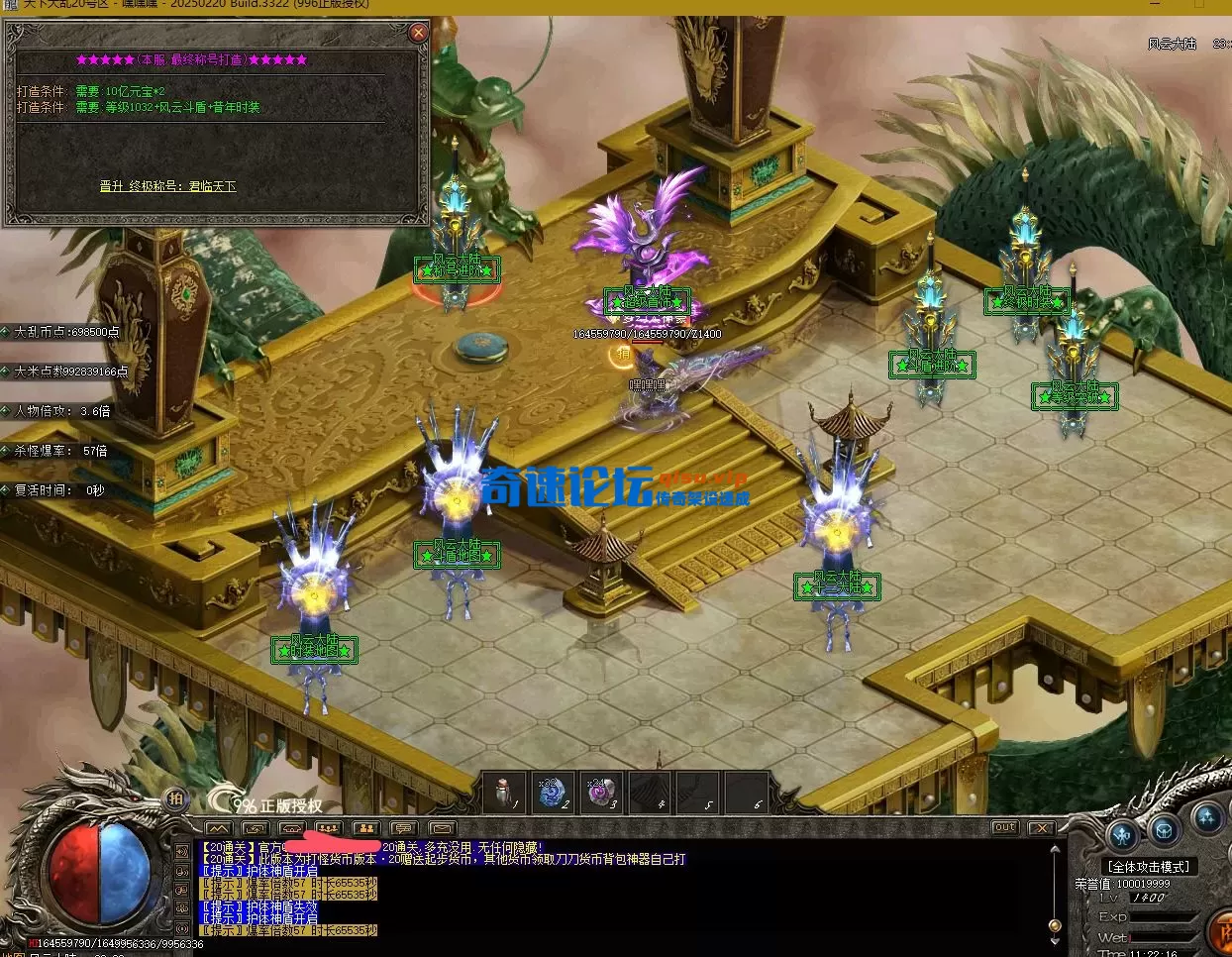The width and height of the screenshot is (1232, 957).
Task: Click the chat panel's out button
Action: pos(1004,827)
